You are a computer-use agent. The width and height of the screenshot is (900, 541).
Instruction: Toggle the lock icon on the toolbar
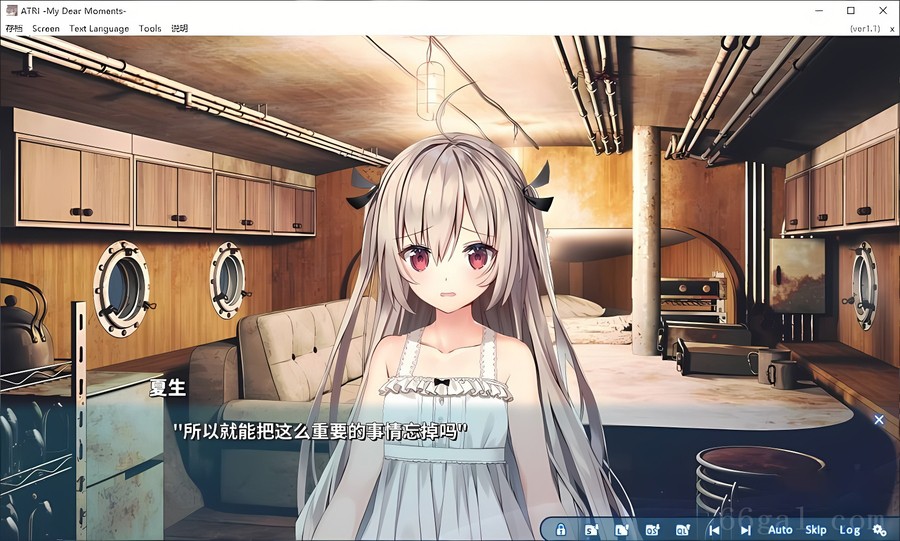(x=561, y=530)
